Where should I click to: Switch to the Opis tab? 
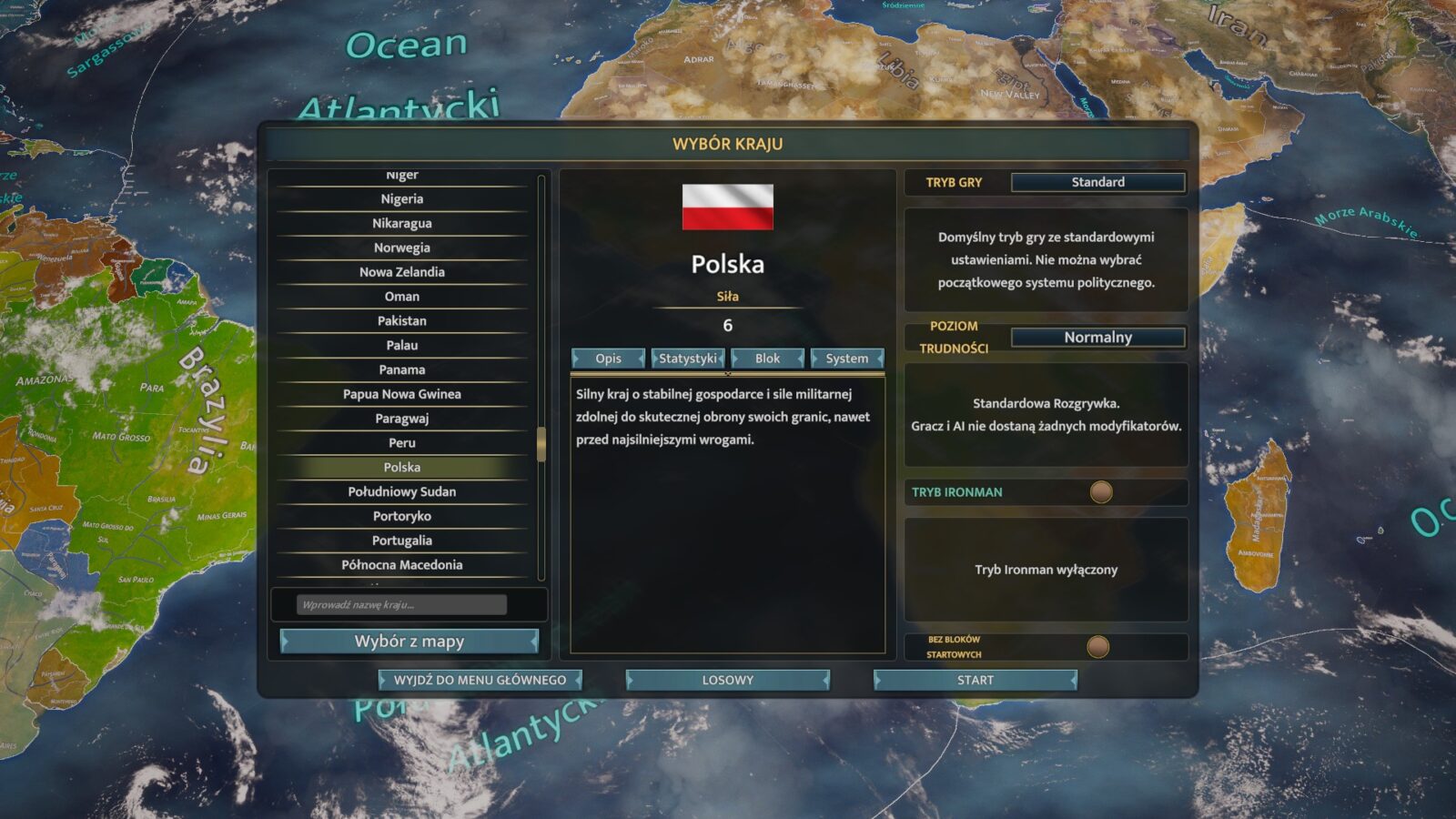[608, 359]
